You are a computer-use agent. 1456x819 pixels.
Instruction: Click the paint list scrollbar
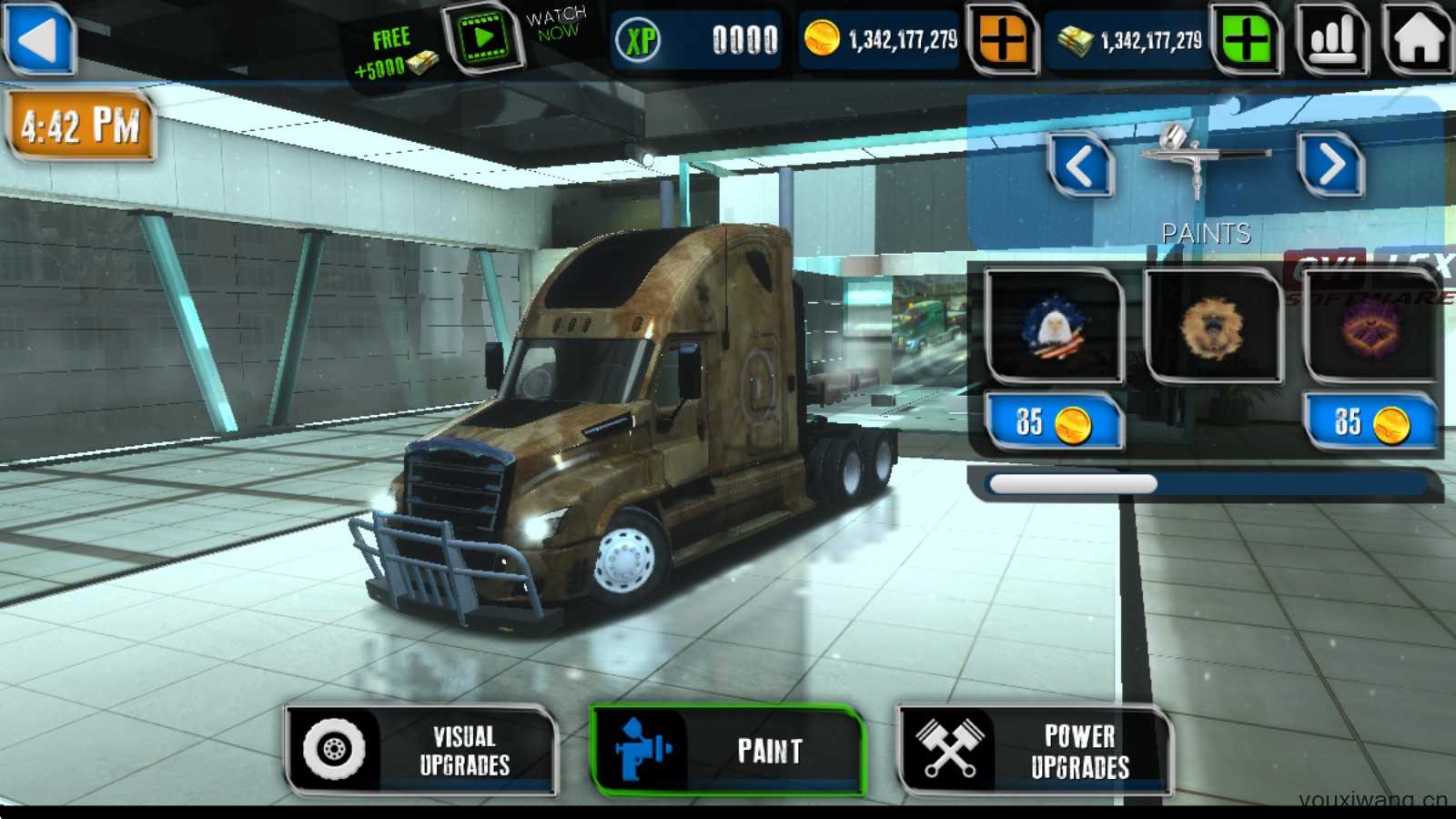pos(1072,484)
